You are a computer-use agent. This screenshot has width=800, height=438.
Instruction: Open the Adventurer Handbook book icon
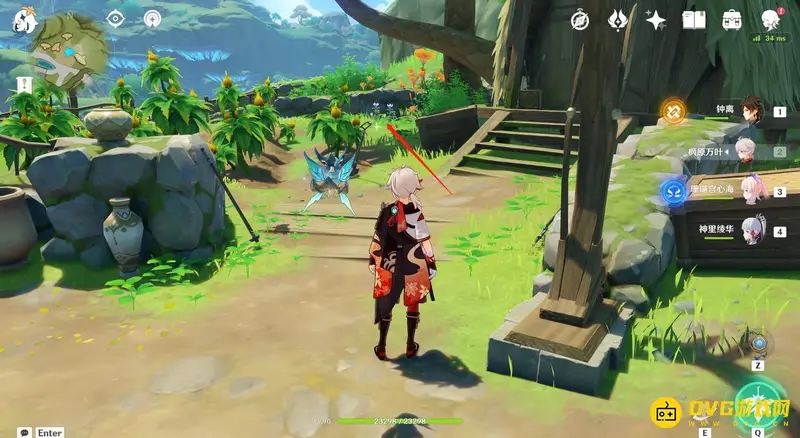coord(694,19)
